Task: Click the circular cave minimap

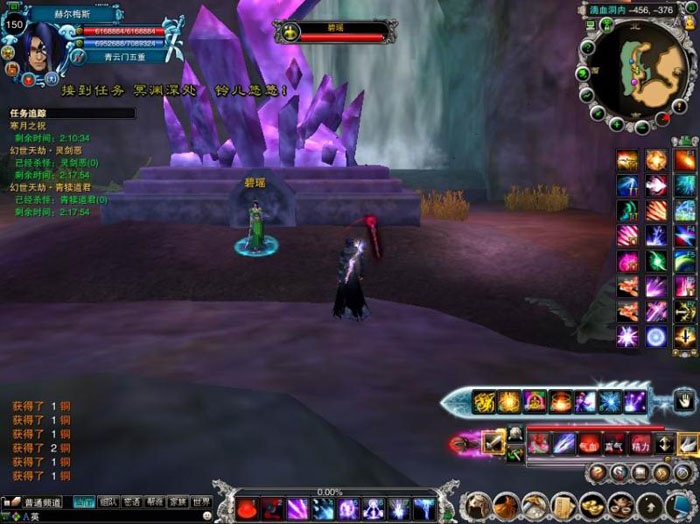Action: (x=635, y=69)
